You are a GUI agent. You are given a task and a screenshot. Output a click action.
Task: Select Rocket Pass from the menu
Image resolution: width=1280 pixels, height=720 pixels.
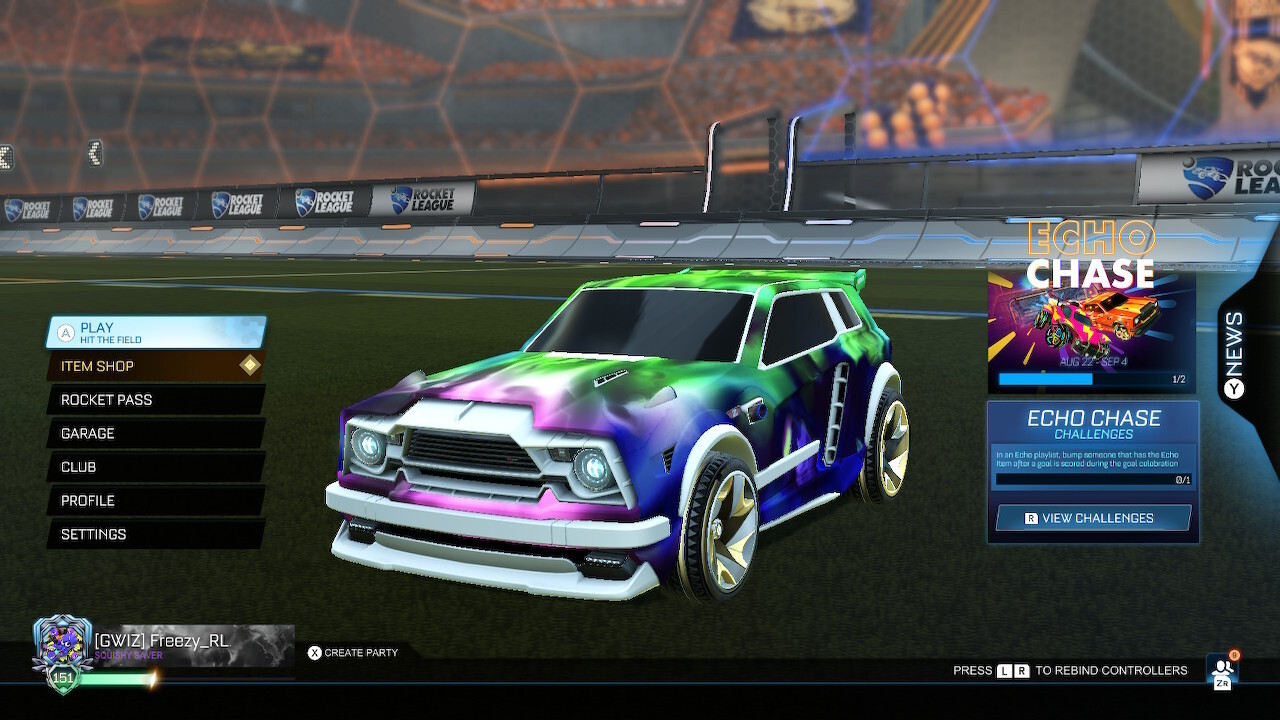150,400
